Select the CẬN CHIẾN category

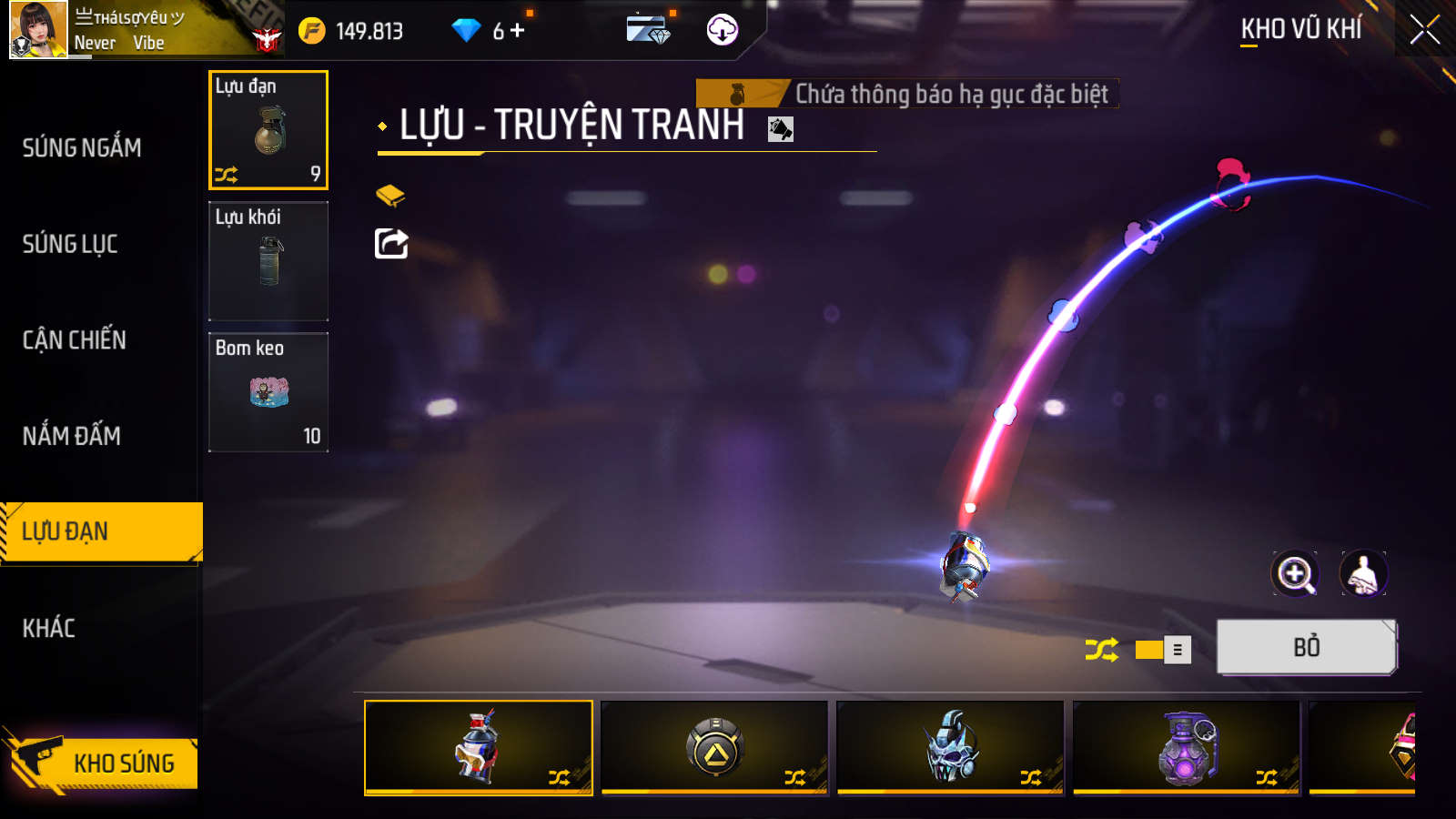click(x=75, y=340)
